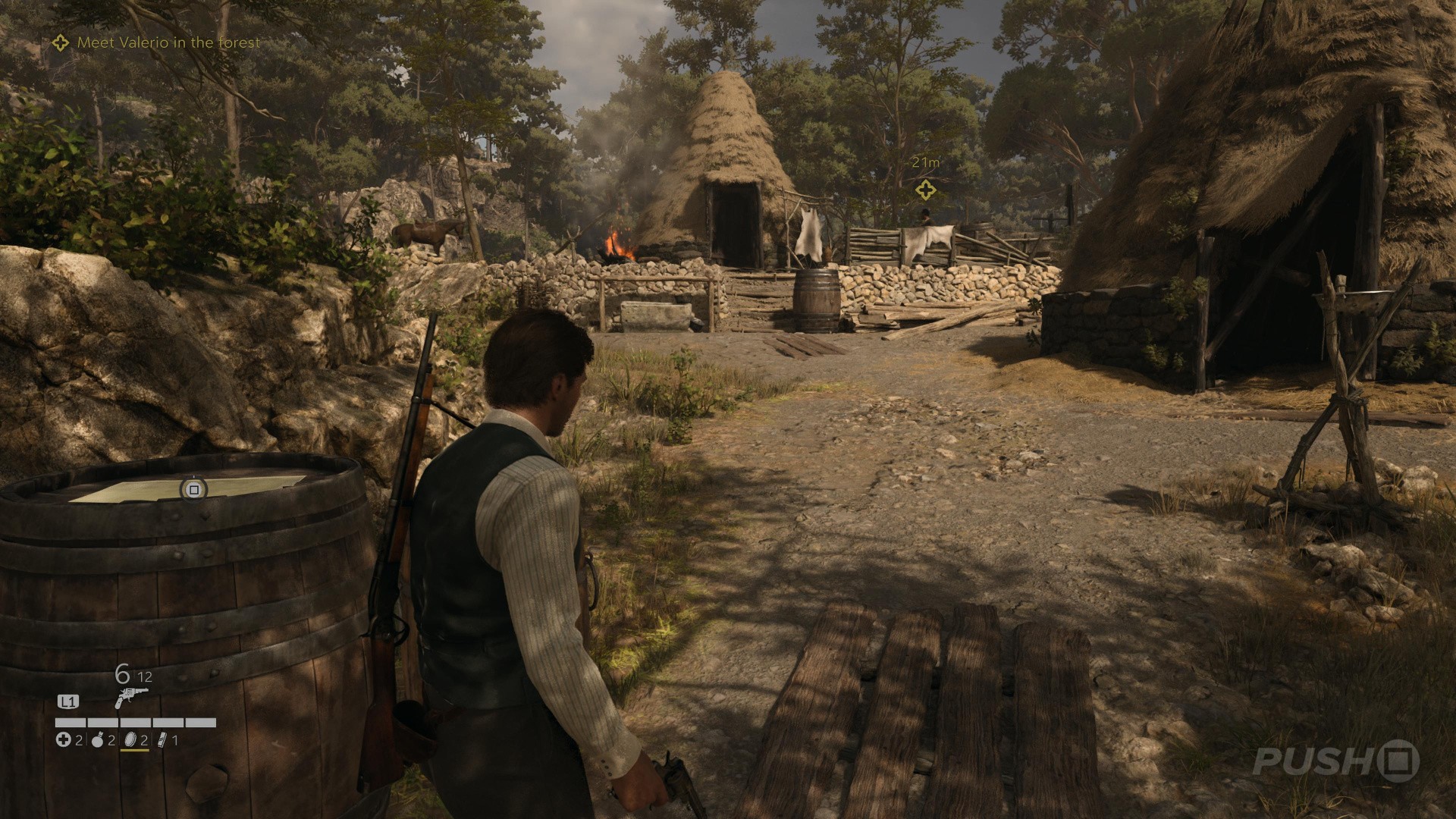Use the bandage health-cross item

point(63,740)
